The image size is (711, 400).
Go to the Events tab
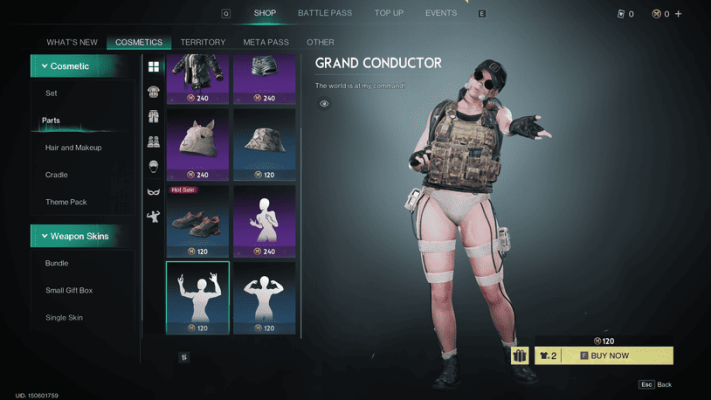(440, 13)
